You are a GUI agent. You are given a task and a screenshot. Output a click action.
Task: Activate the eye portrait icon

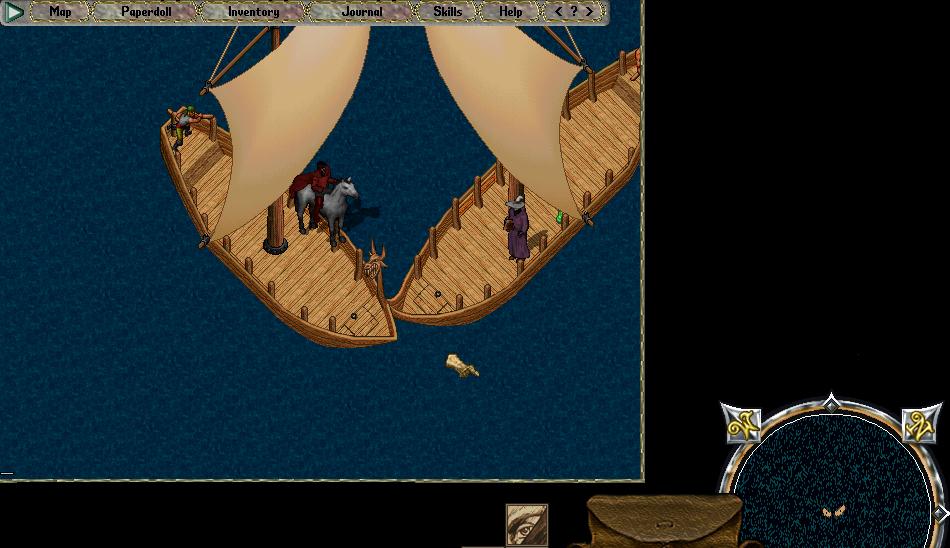[527, 525]
